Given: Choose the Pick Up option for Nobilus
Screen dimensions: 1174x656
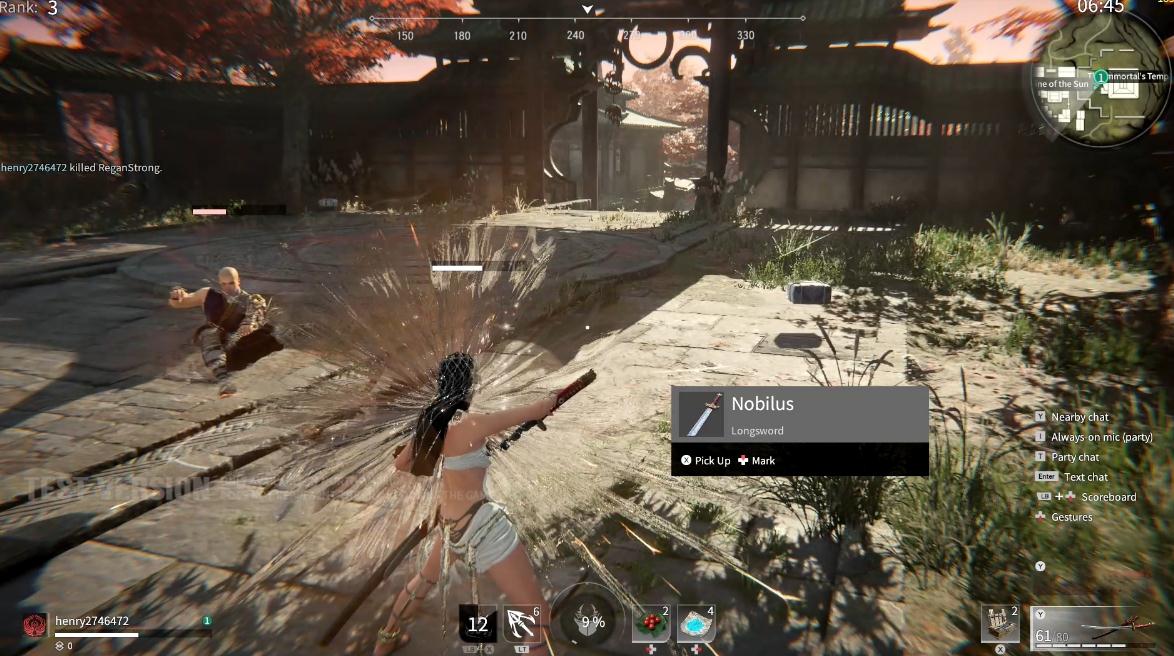Looking at the screenshot, I should (x=706, y=460).
